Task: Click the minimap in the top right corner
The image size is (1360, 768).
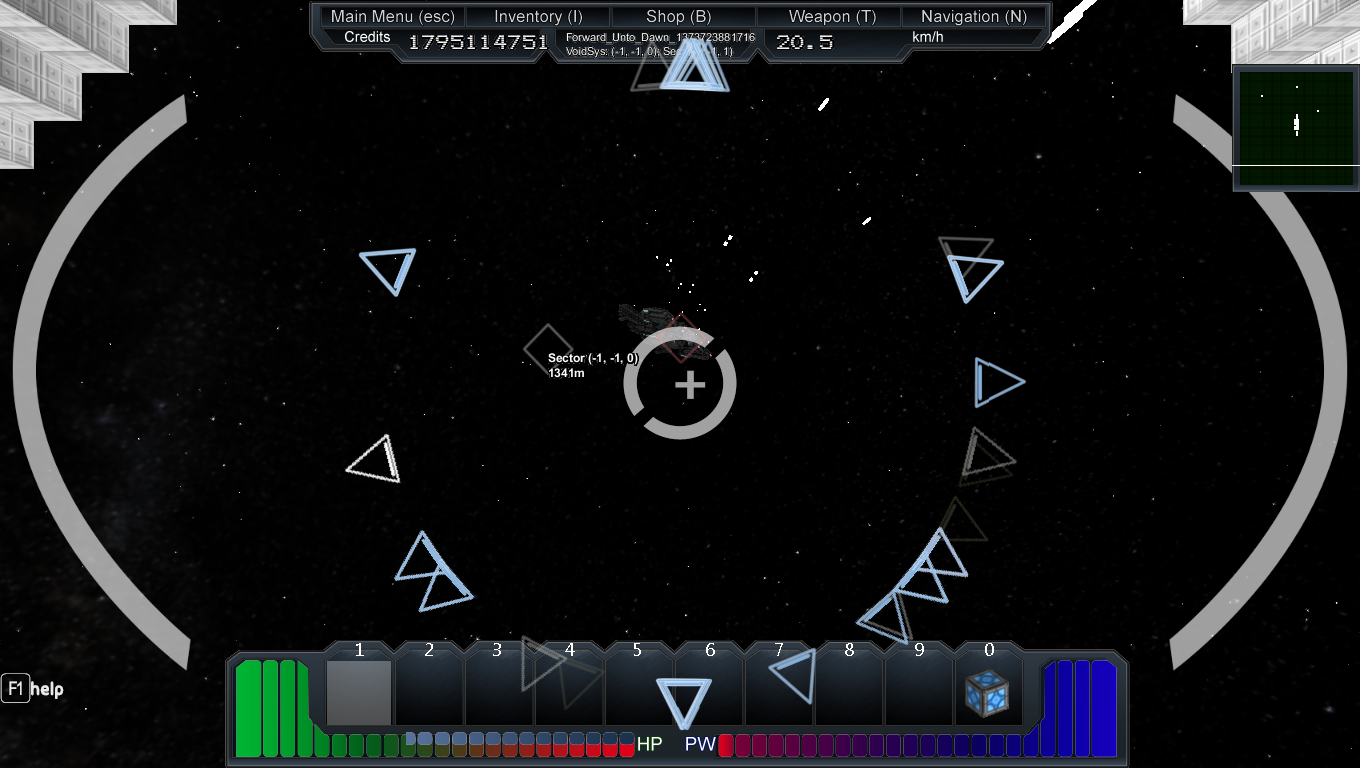Action: (x=1295, y=127)
